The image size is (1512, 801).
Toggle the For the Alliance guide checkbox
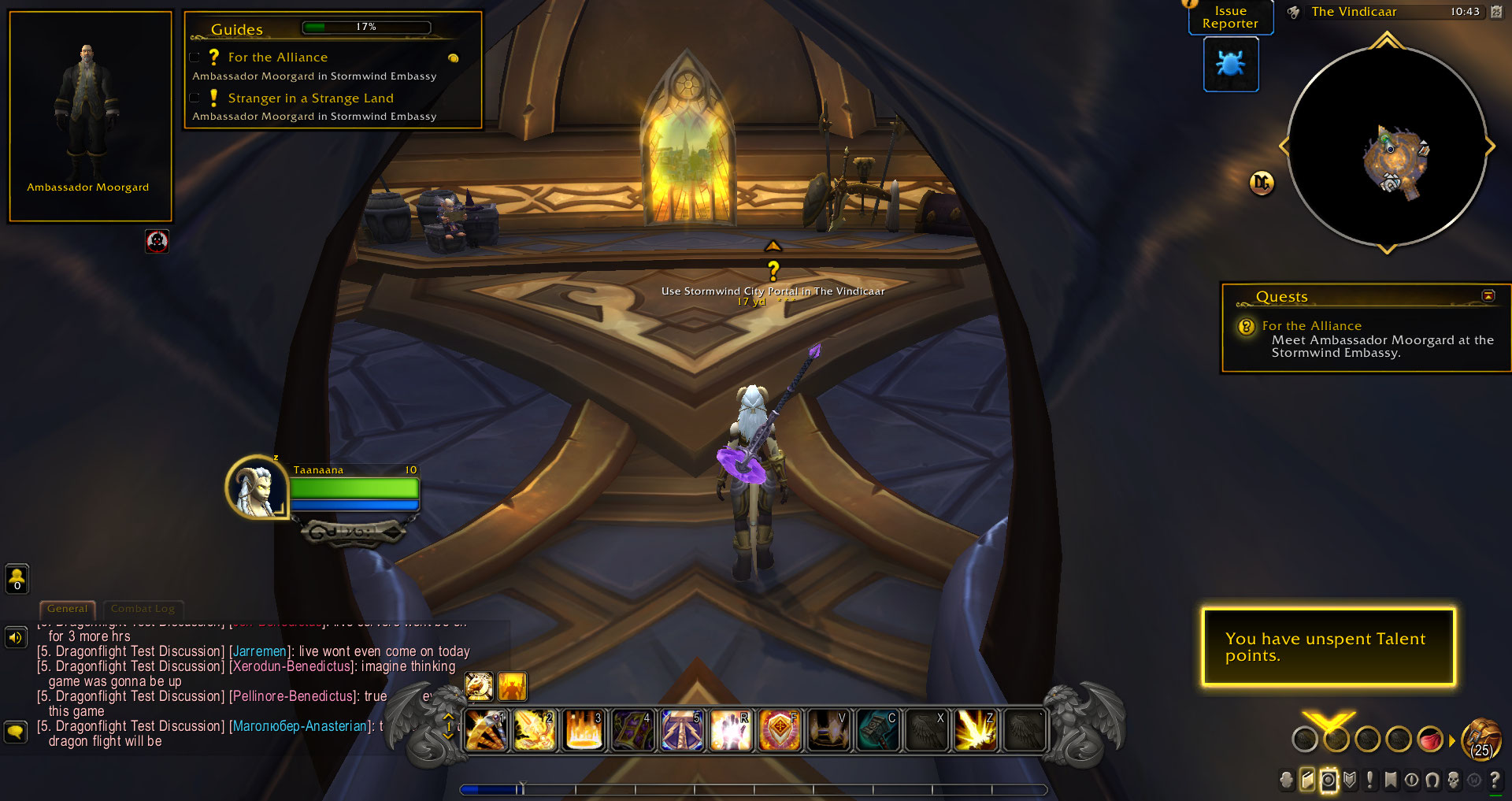[195, 56]
